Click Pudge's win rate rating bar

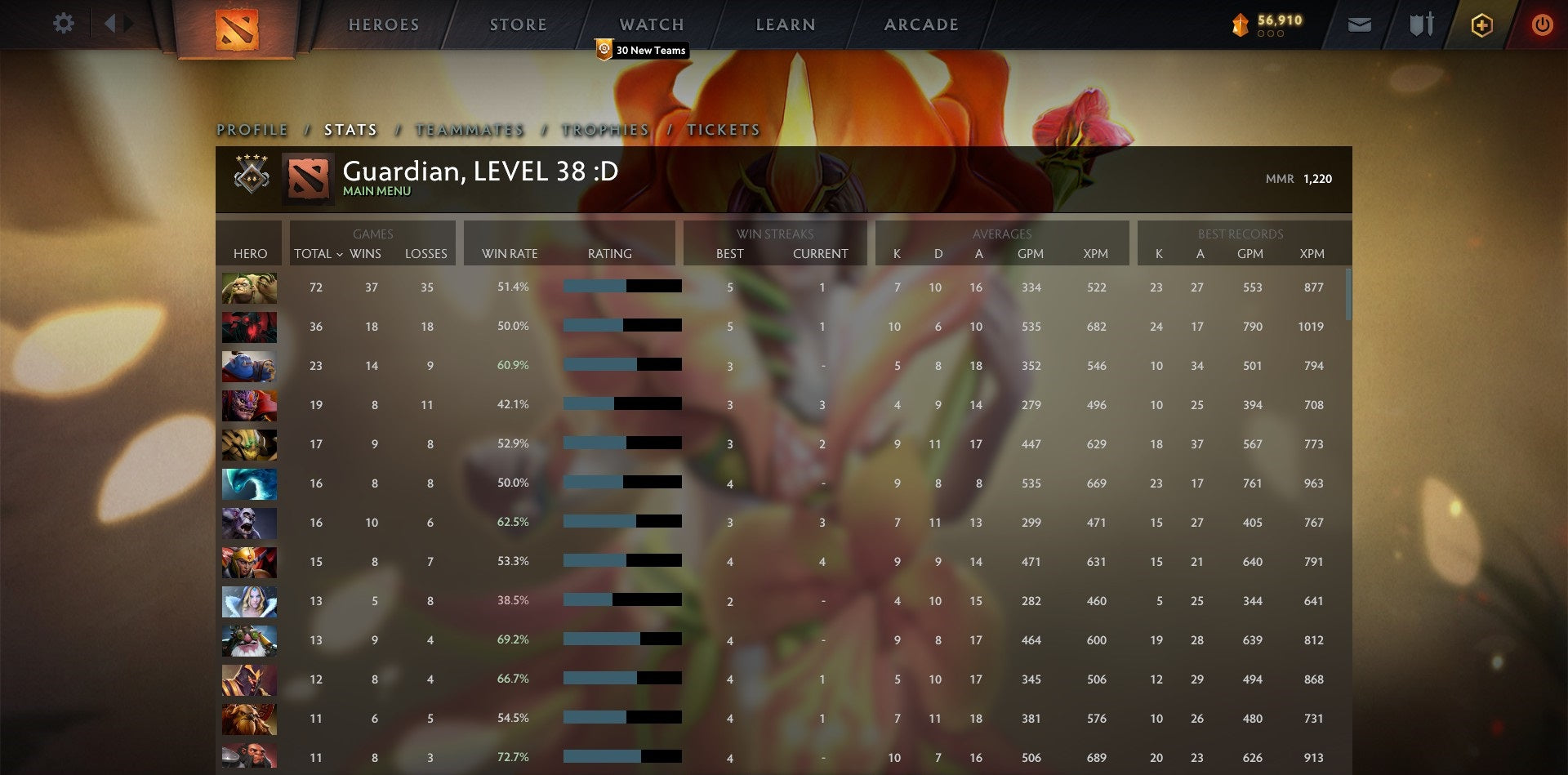click(x=622, y=287)
